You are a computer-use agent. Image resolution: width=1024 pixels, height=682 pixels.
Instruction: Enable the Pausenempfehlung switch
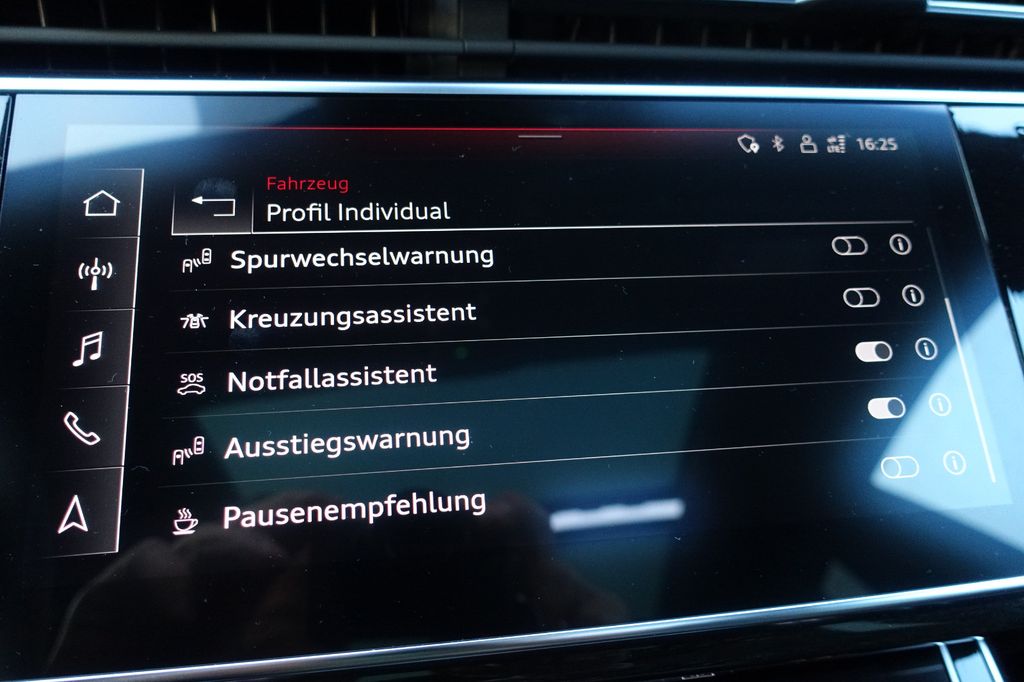(899, 467)
